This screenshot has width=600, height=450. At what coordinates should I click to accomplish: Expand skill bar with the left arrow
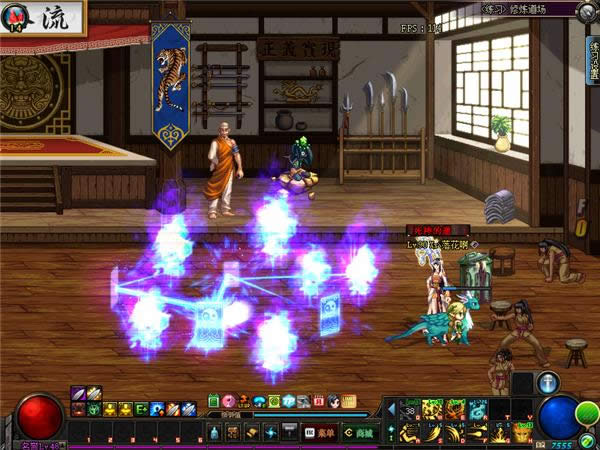pos(390,408)
